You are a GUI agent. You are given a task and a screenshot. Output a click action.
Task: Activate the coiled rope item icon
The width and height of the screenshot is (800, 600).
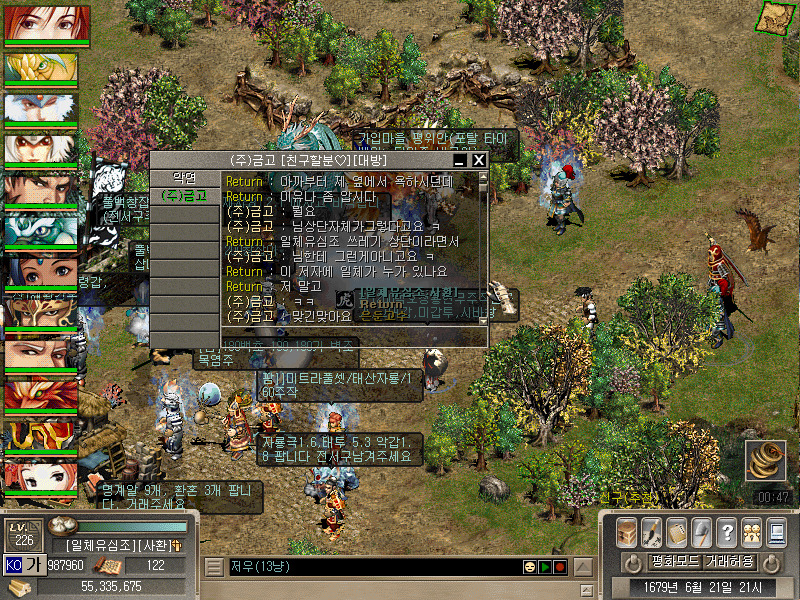tap(765, 461)
